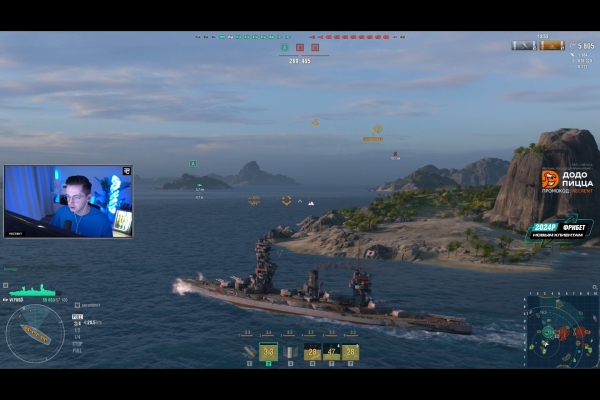Click the streamer webcam overlay

click(68, 201)
